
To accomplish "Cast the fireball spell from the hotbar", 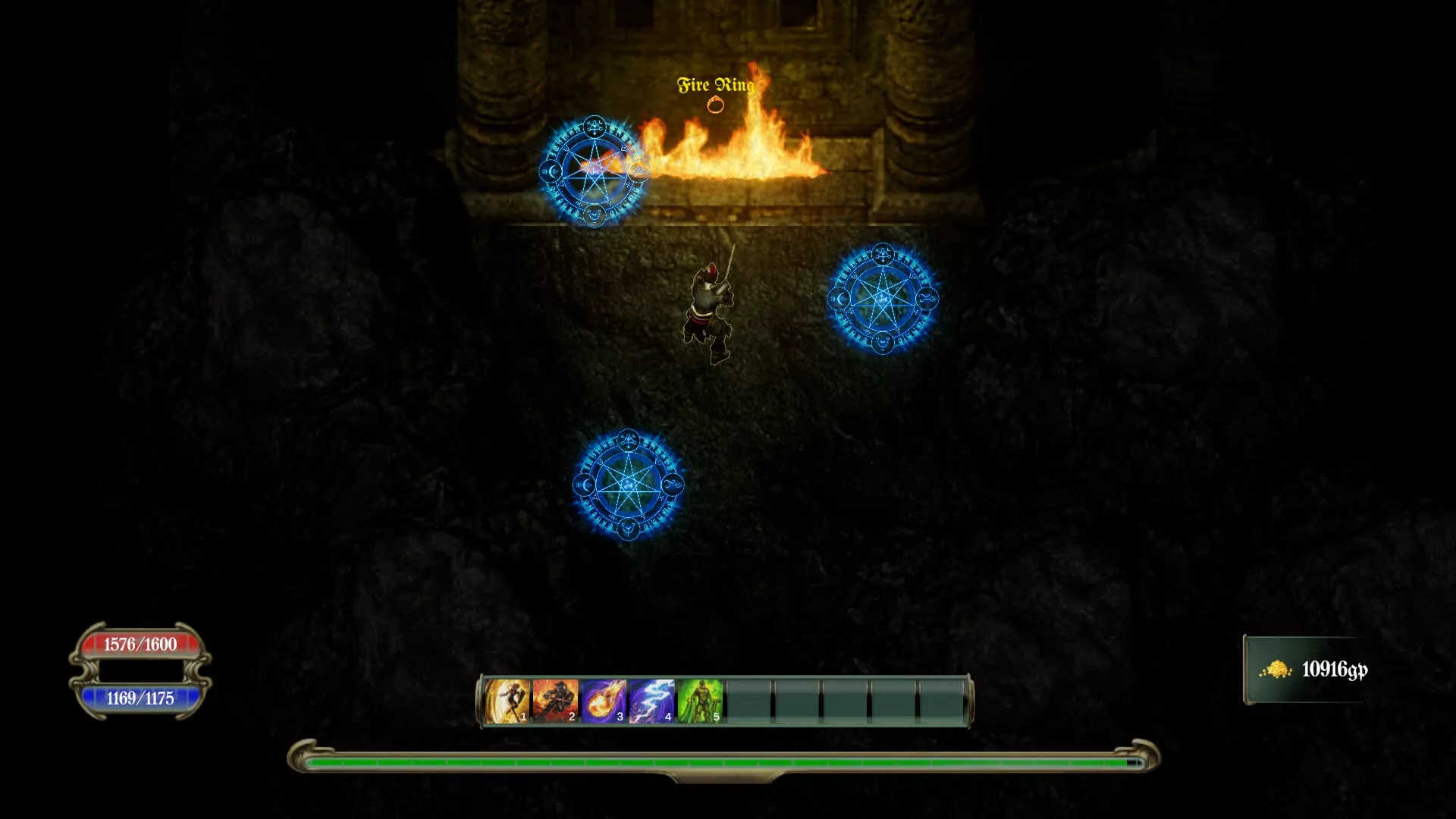I will (x=604, y=701).
